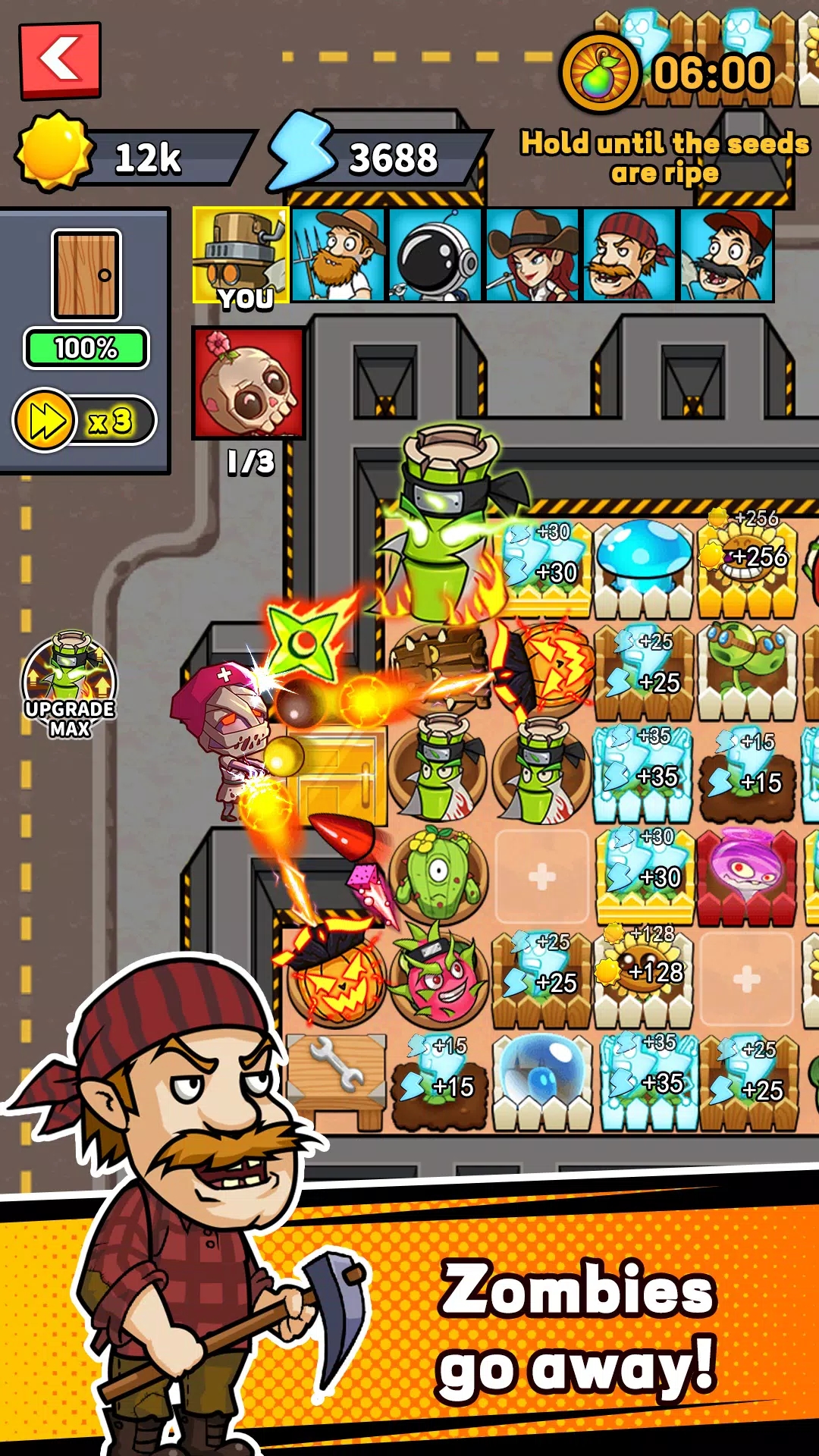
Task: Open the red cap mustache player portrait
Action: [x=726, y=256]
